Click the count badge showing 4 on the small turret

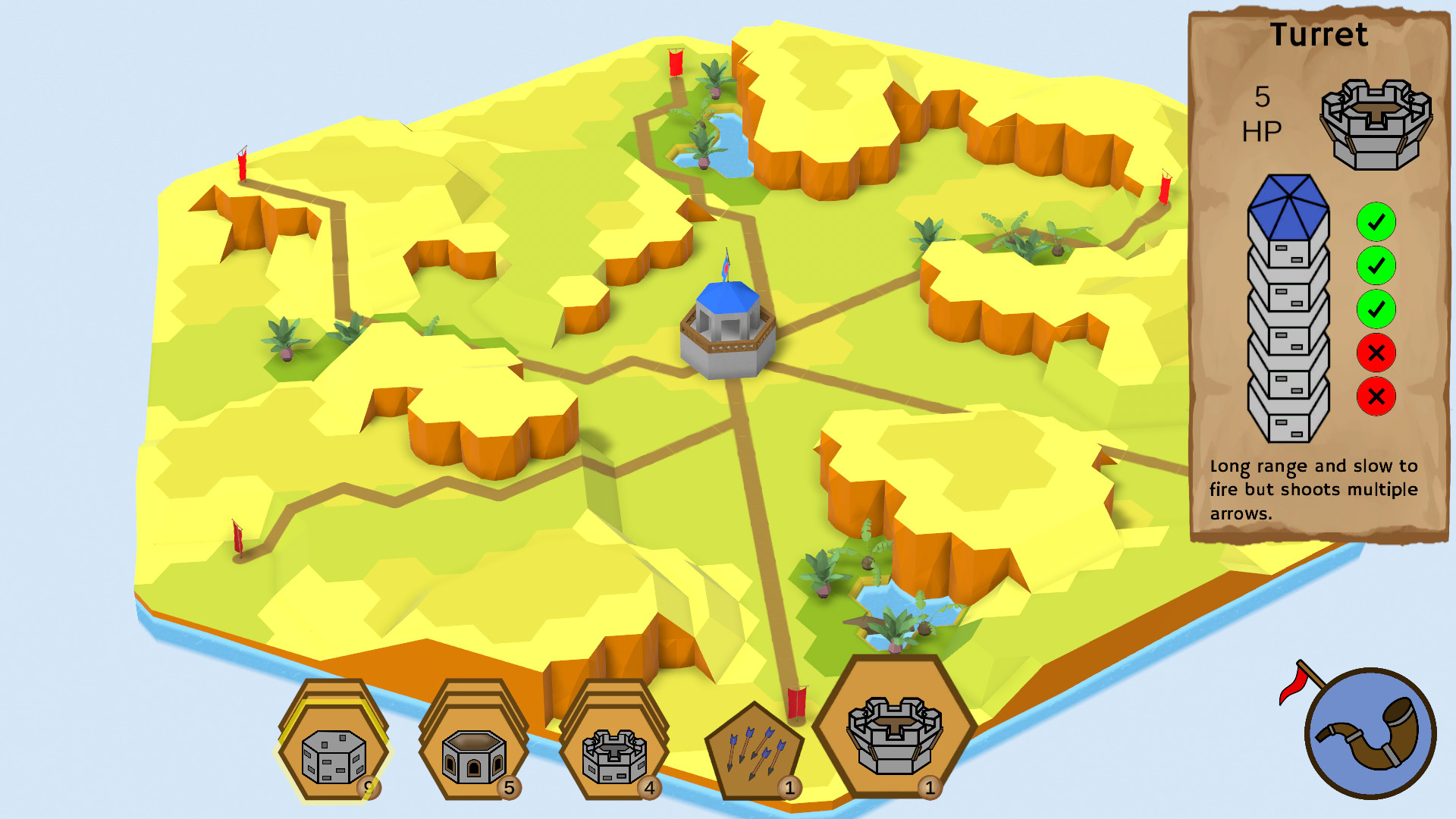tap(649, 789)
